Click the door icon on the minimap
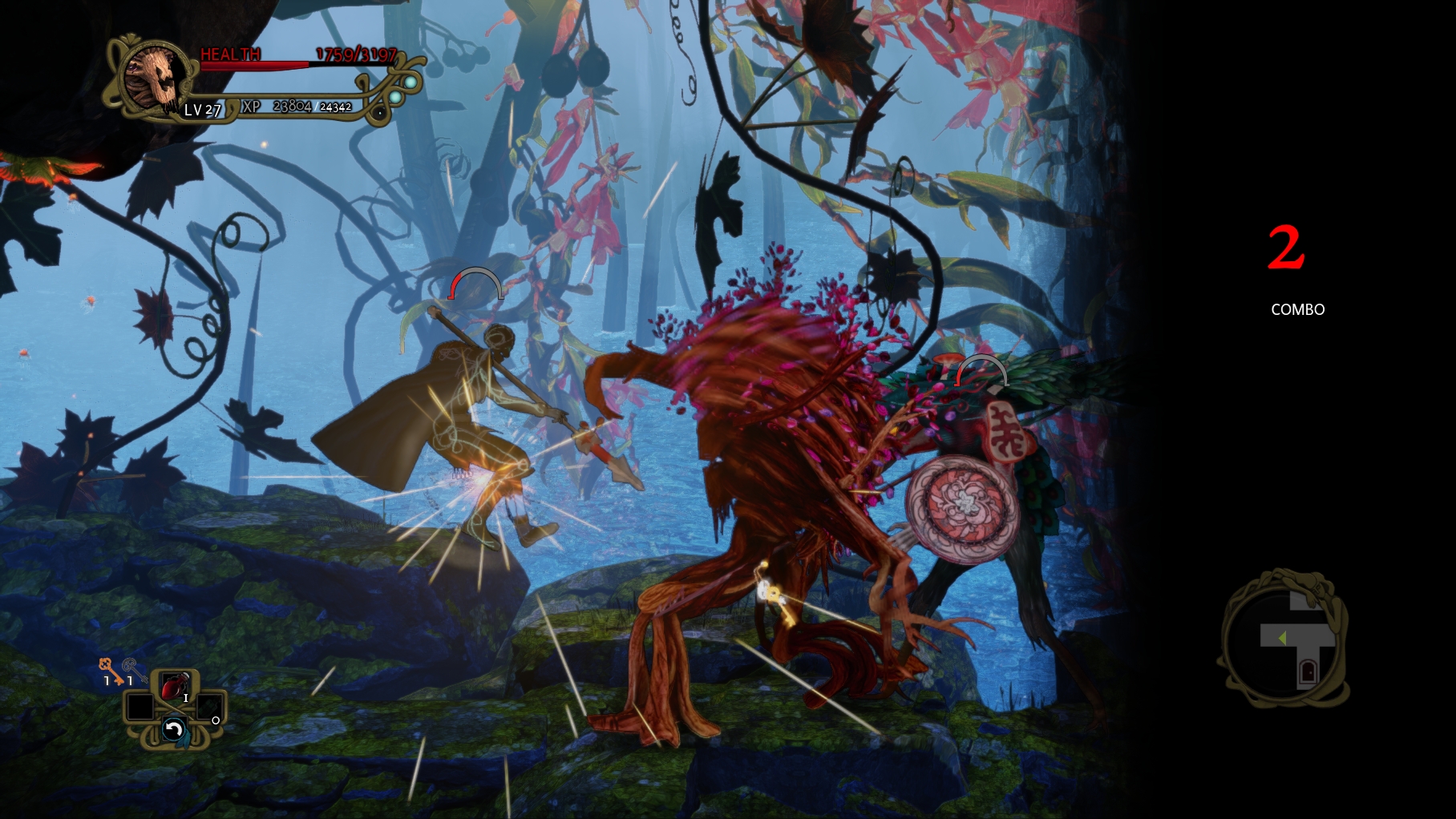Viewport: 1456px width, 819px height. [x=1308, y=672]
